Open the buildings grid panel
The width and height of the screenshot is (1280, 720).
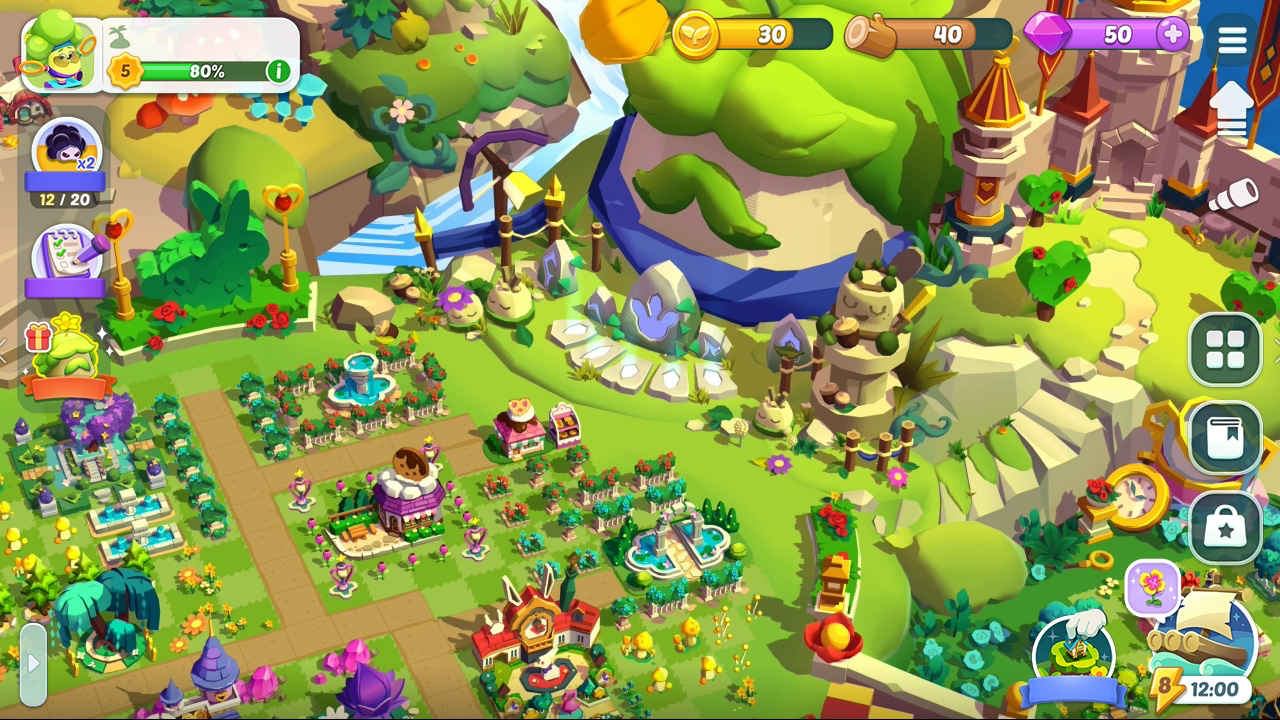[x=1227, y=351]
